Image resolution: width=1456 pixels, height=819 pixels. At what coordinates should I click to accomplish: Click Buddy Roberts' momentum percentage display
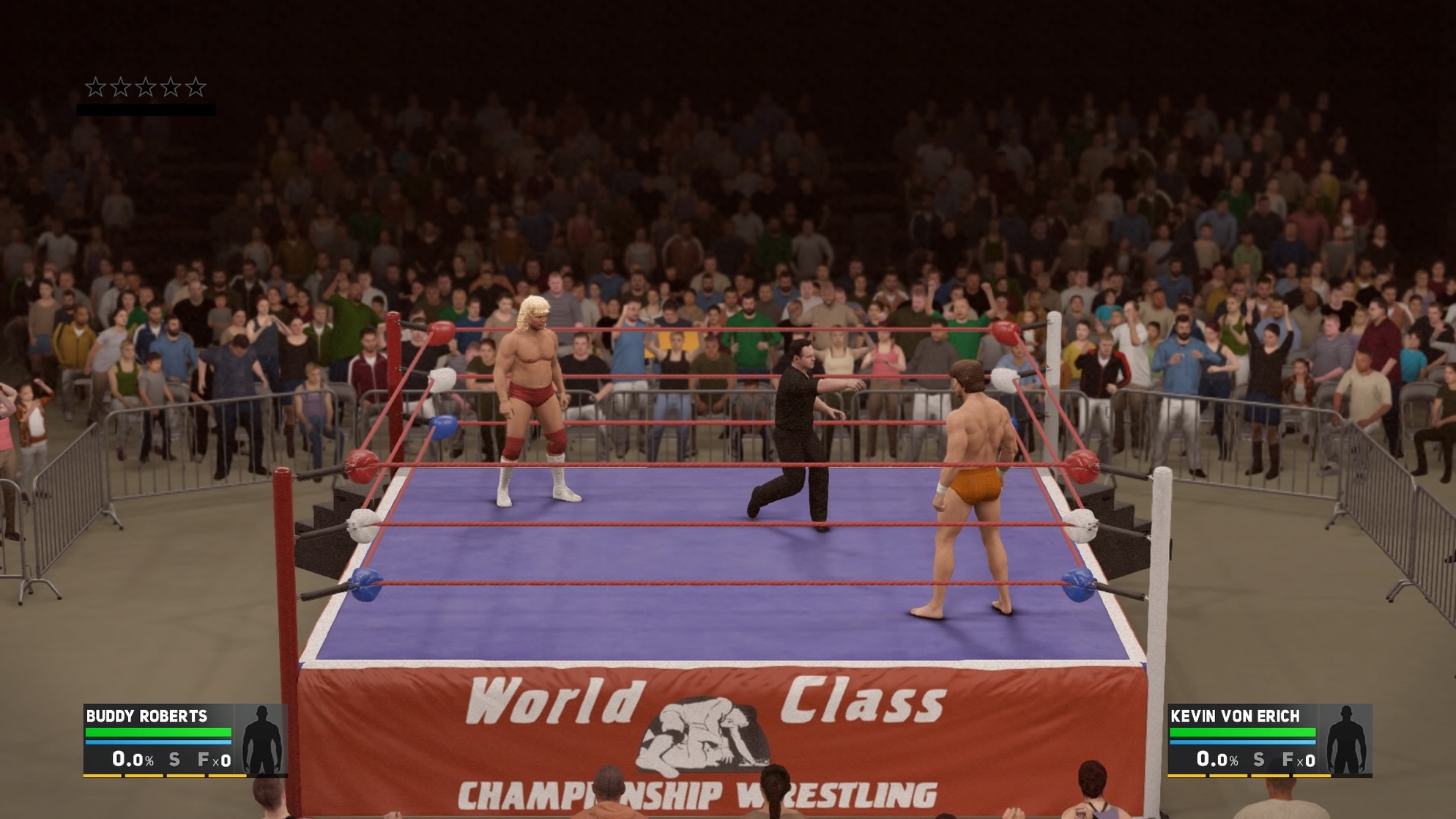pos(132,760)
